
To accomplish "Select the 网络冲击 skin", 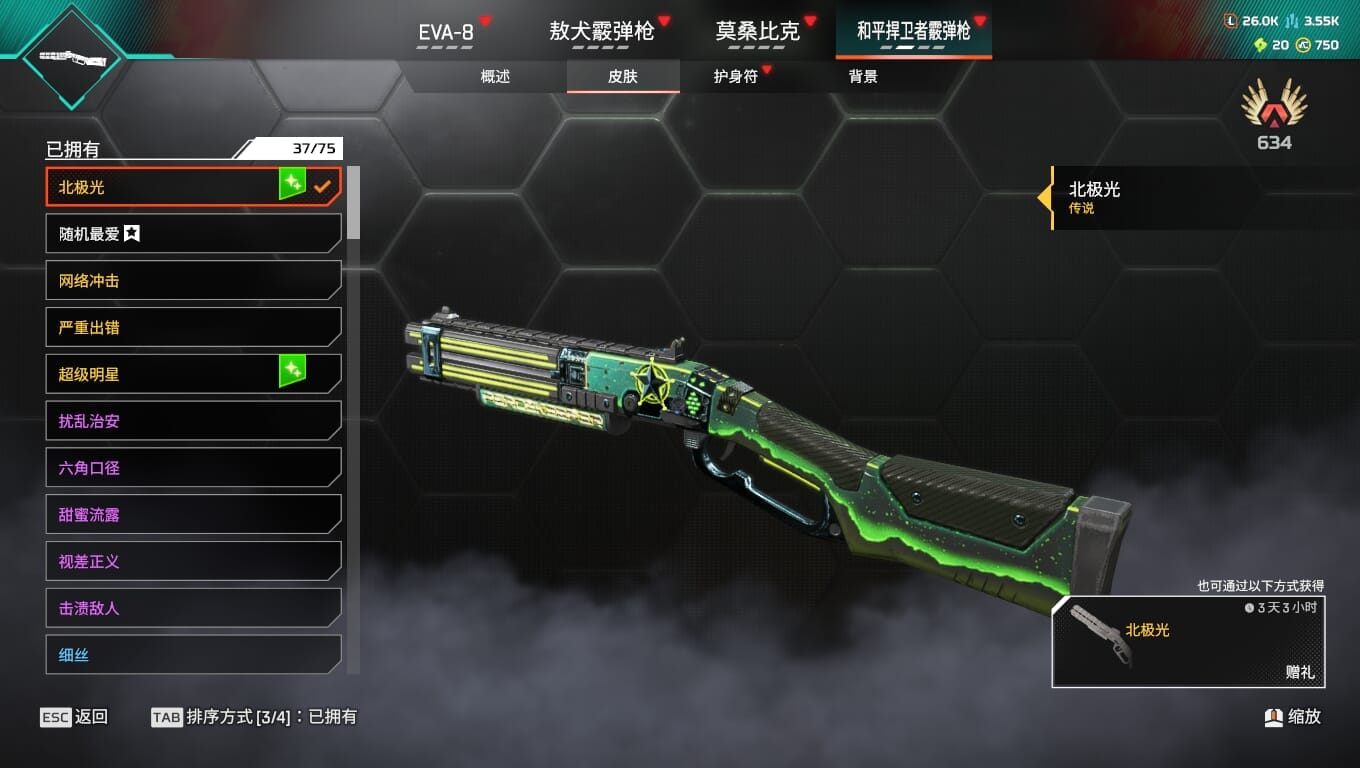I will [x=193, y=281].
